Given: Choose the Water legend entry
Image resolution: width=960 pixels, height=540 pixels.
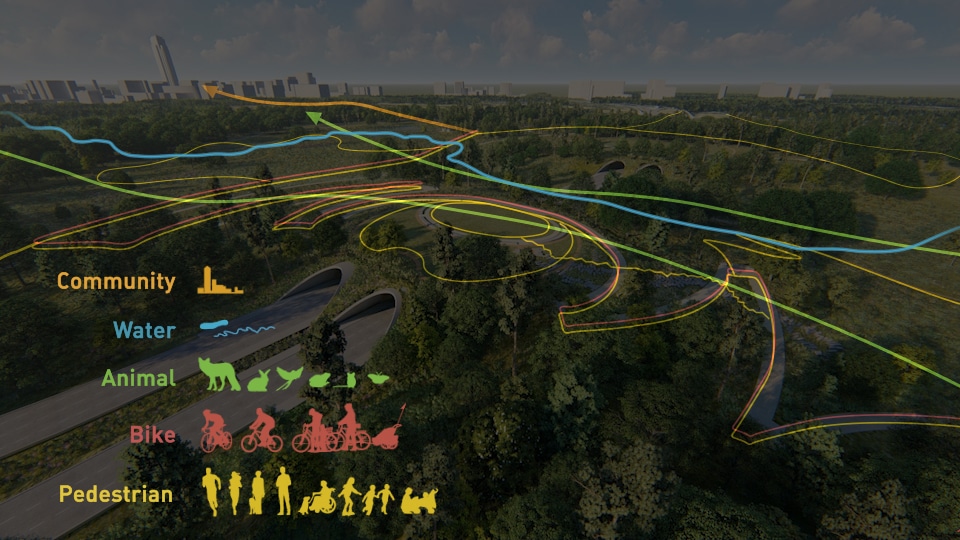Looking at the screenshot, I should 144,330.
